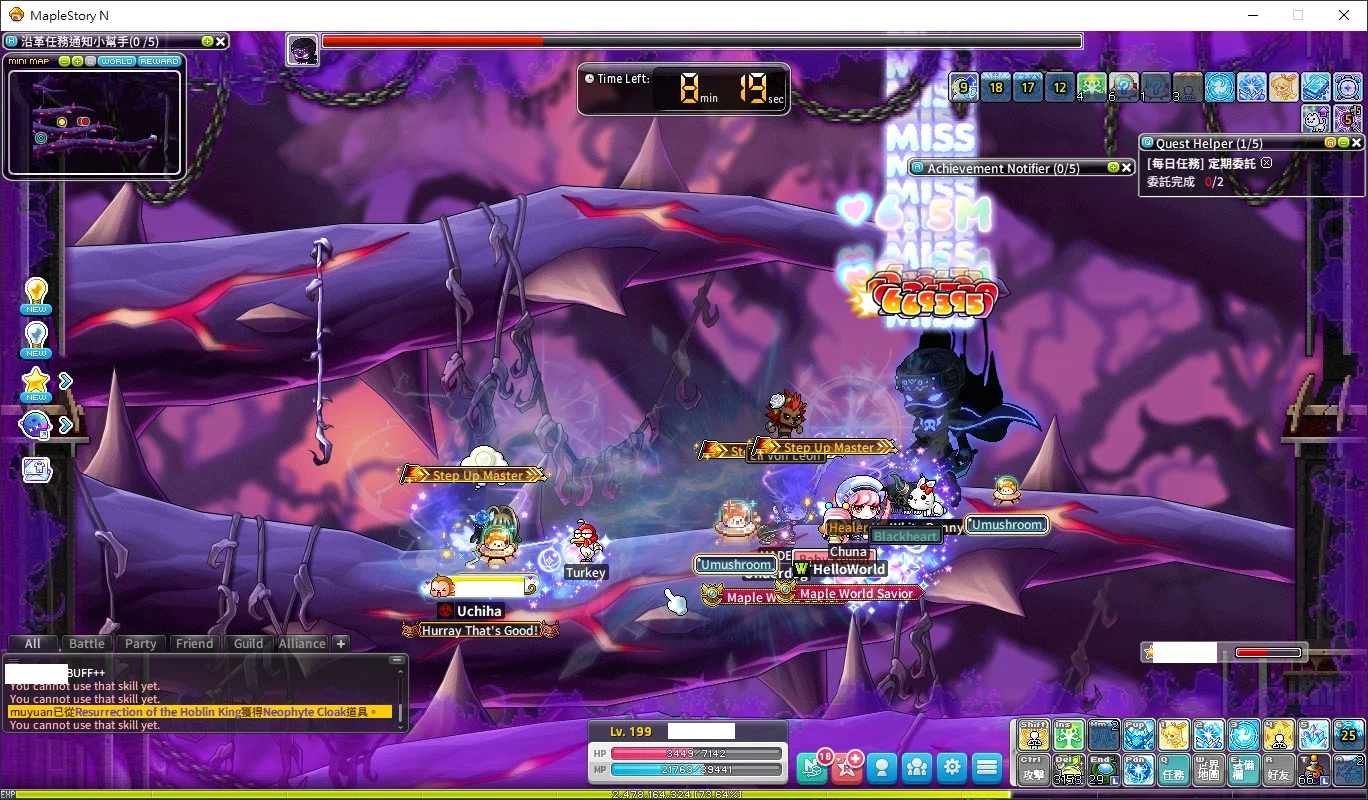This screenshot has width=1368, height=800.
Task: Close the Quest Helper panel
Action: point(1357,143)
